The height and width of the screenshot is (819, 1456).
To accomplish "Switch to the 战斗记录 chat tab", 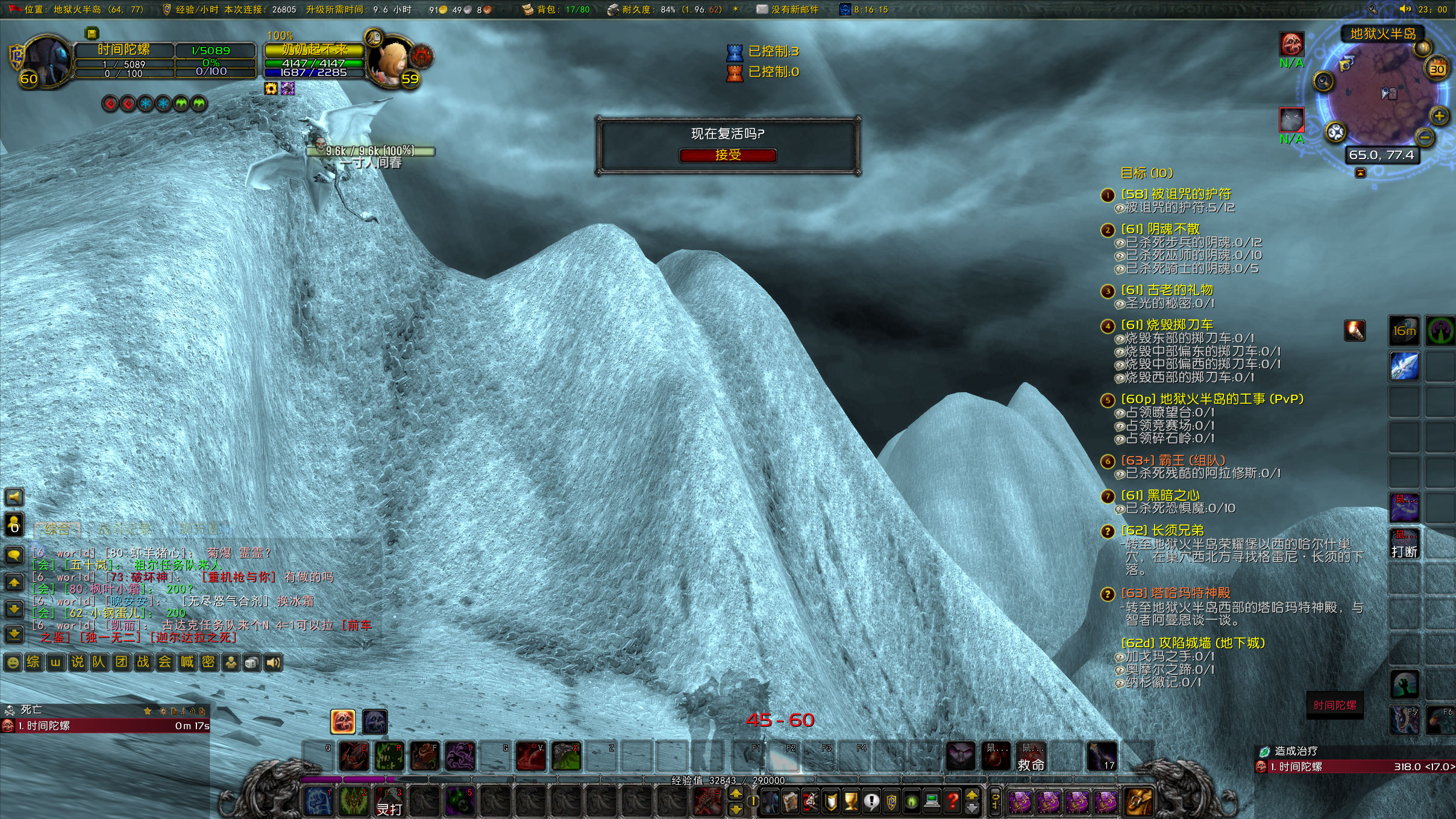I will tap(124, 527).
